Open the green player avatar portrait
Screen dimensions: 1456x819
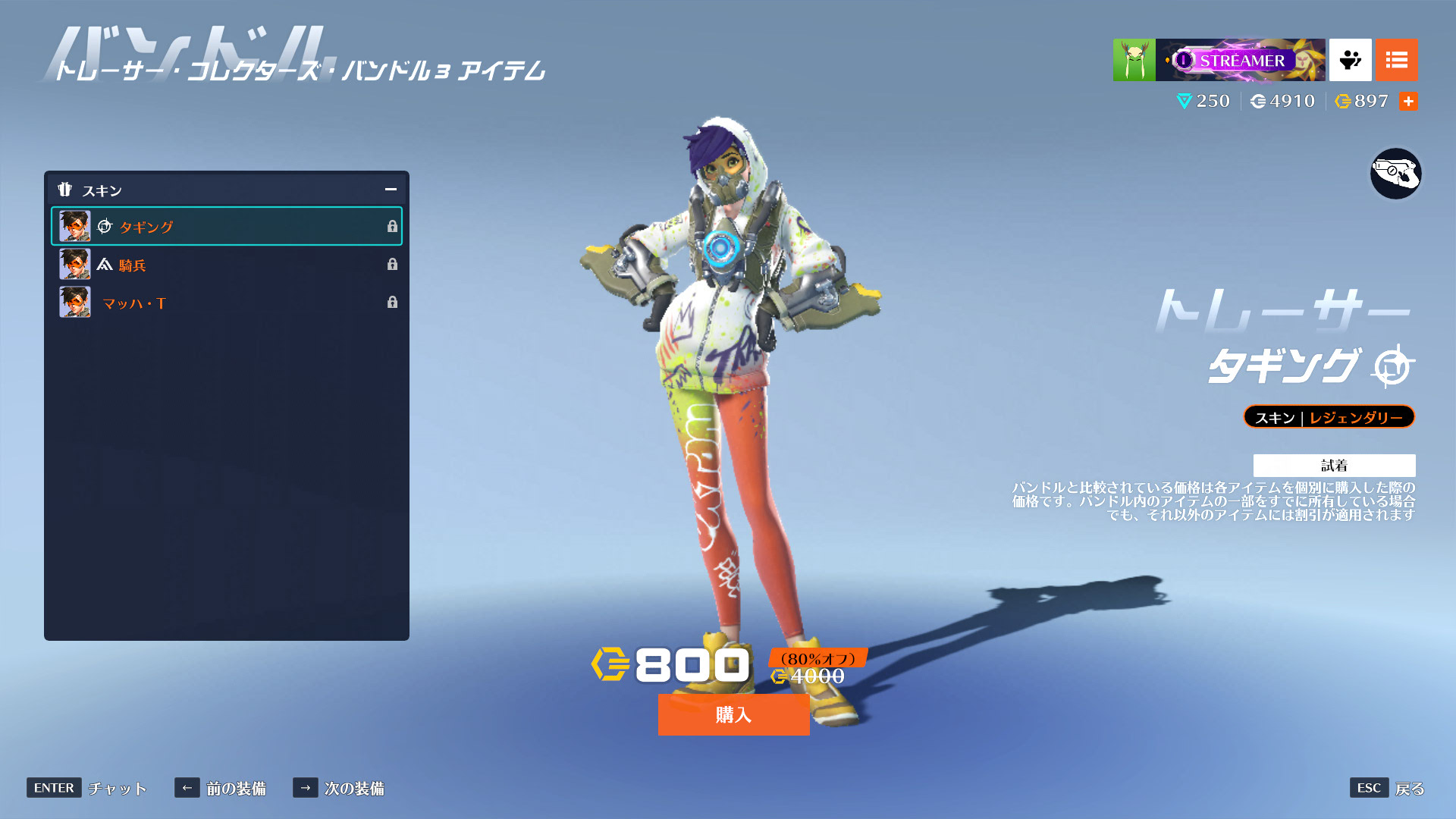(x=1134, y=60)
